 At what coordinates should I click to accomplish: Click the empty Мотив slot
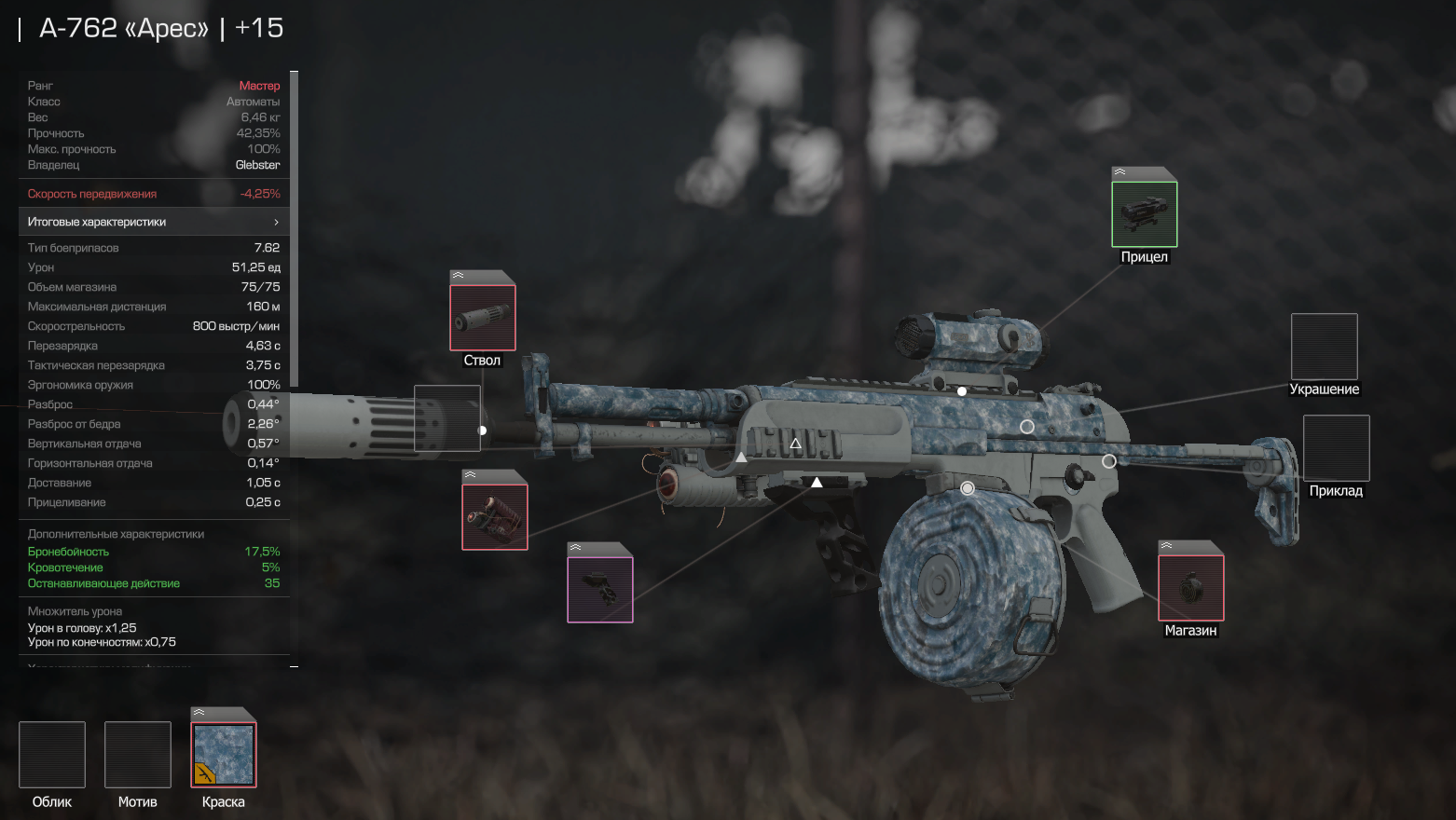[138, 755]
